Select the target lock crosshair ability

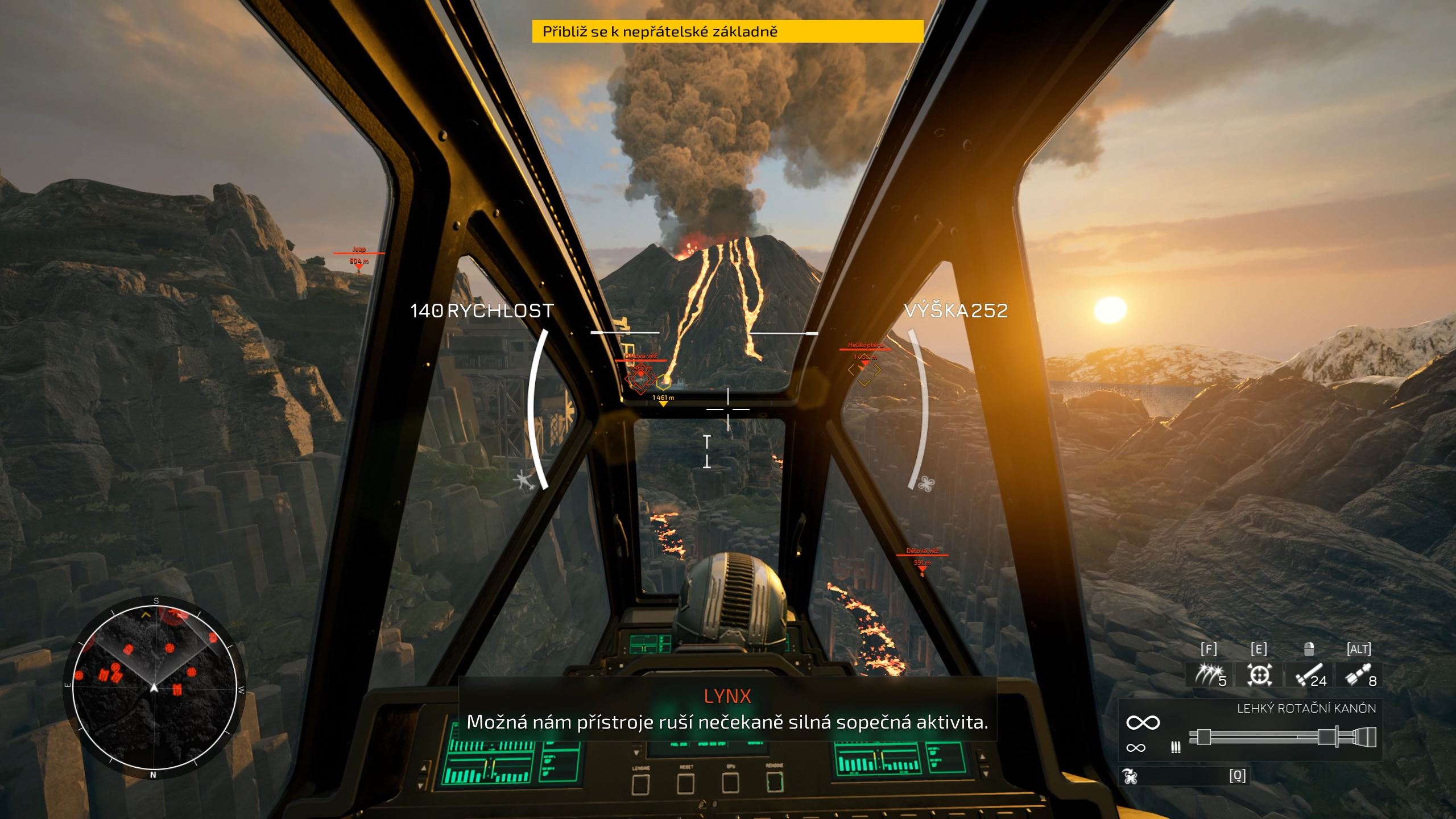[x=1259, y=675]
